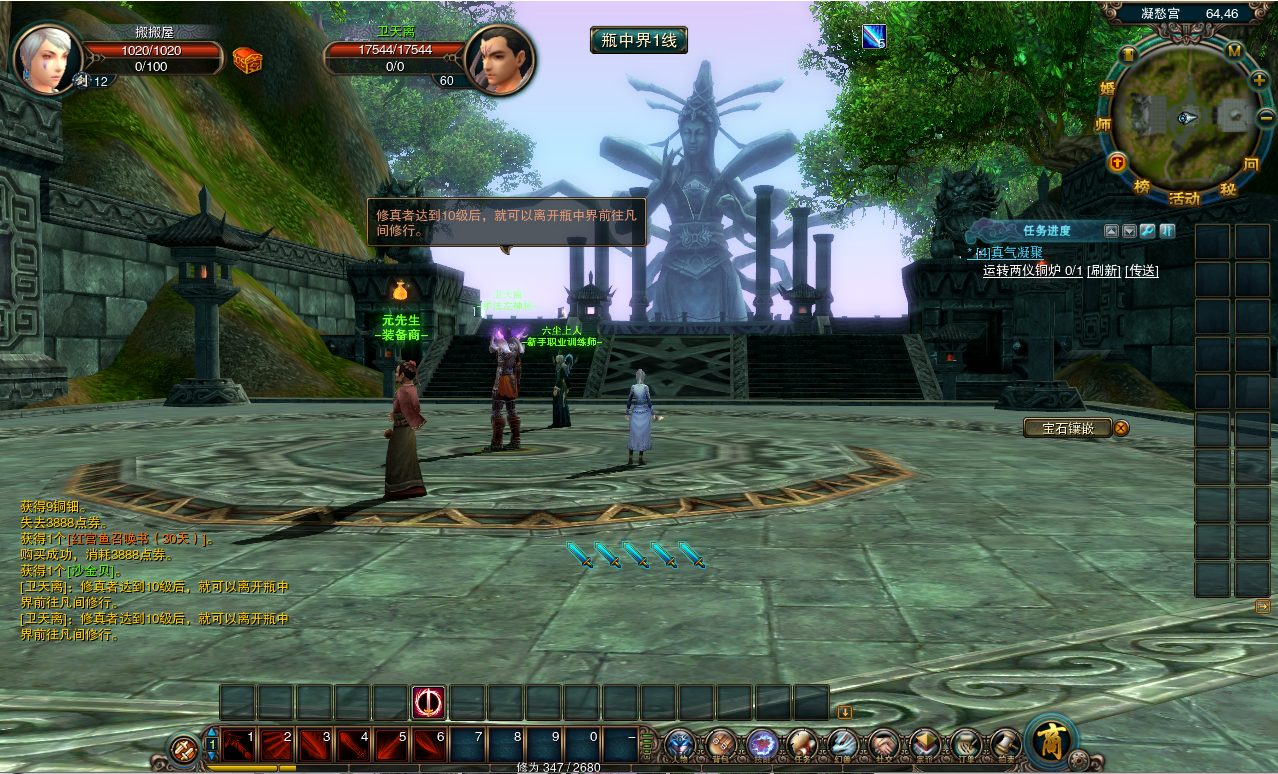
Task: Open the 拍卖 auction house
Action: point(1005,744)
